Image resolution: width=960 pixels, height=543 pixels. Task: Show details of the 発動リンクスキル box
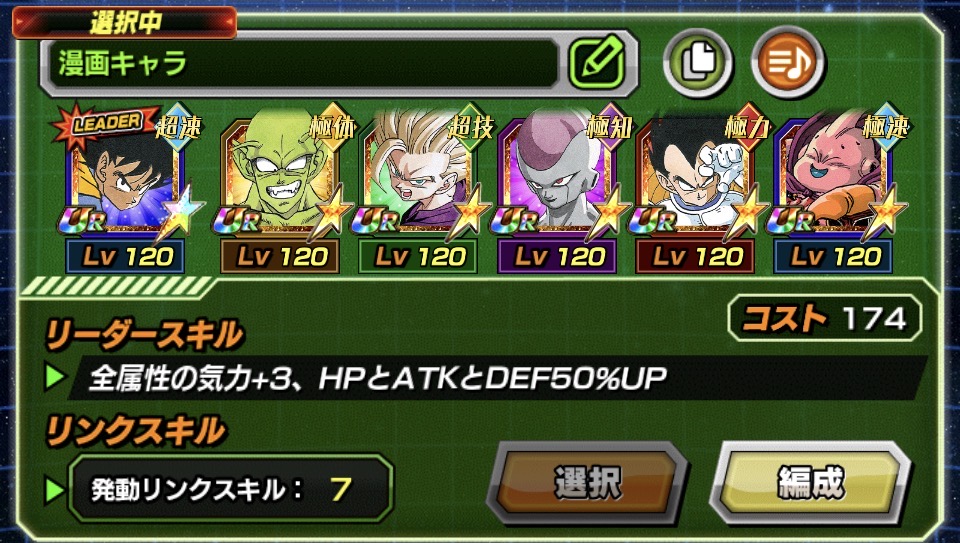(229, 489)
